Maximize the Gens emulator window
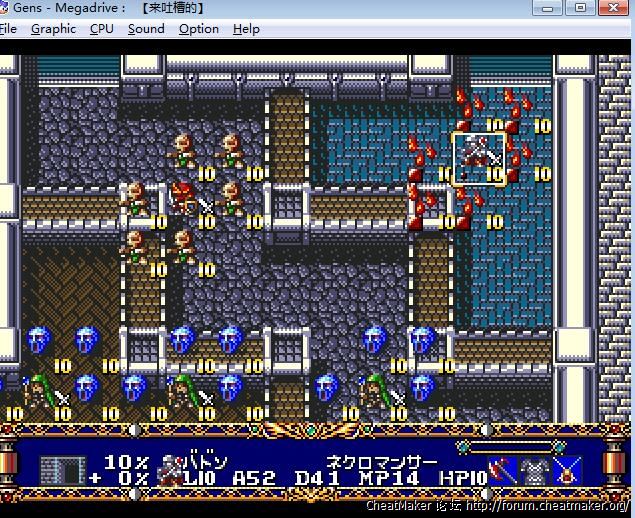Image resolution: width=635 pixels, height=518 pixels. (x=580, y=8)
